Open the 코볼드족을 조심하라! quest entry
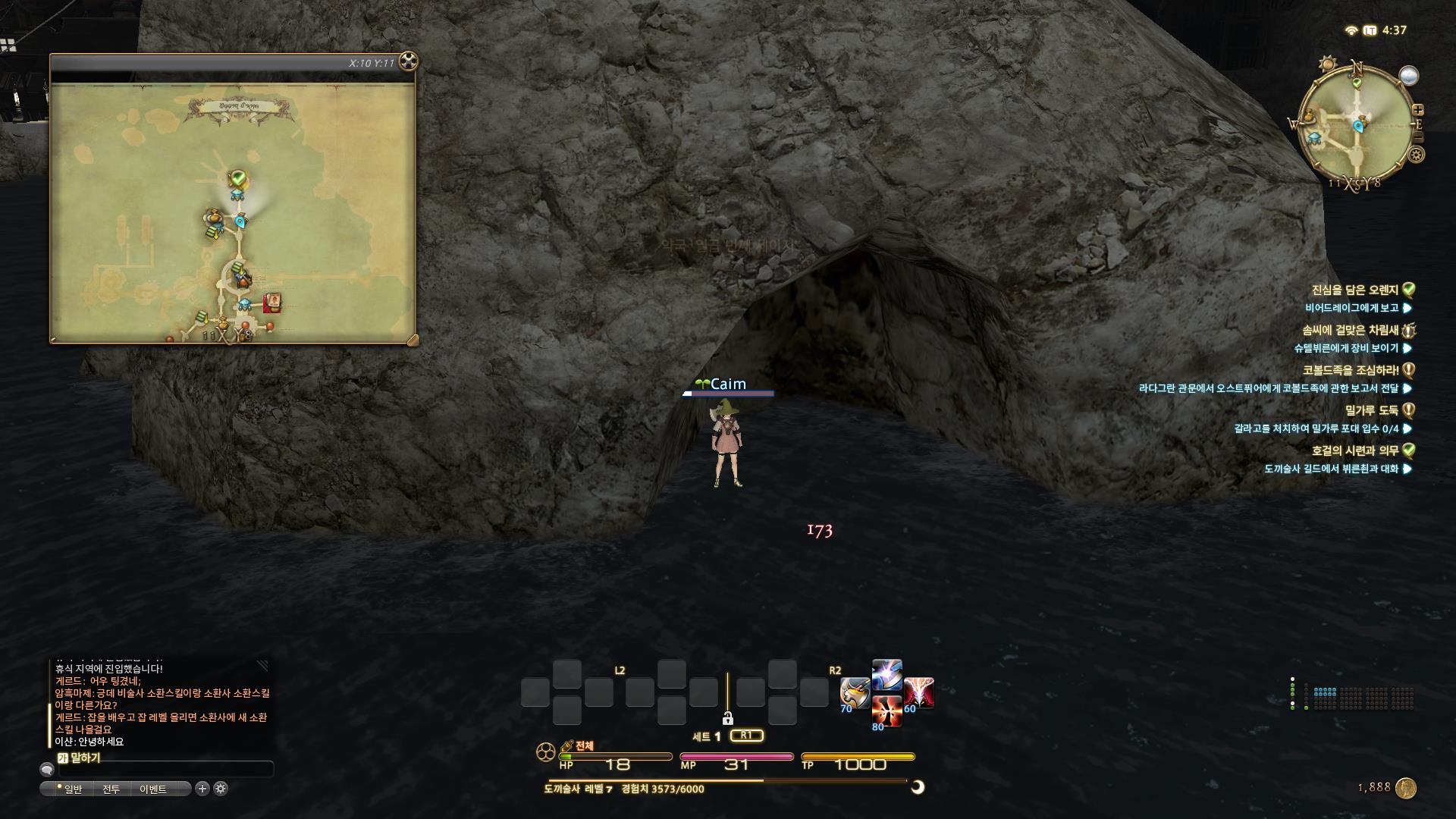 1351,370
